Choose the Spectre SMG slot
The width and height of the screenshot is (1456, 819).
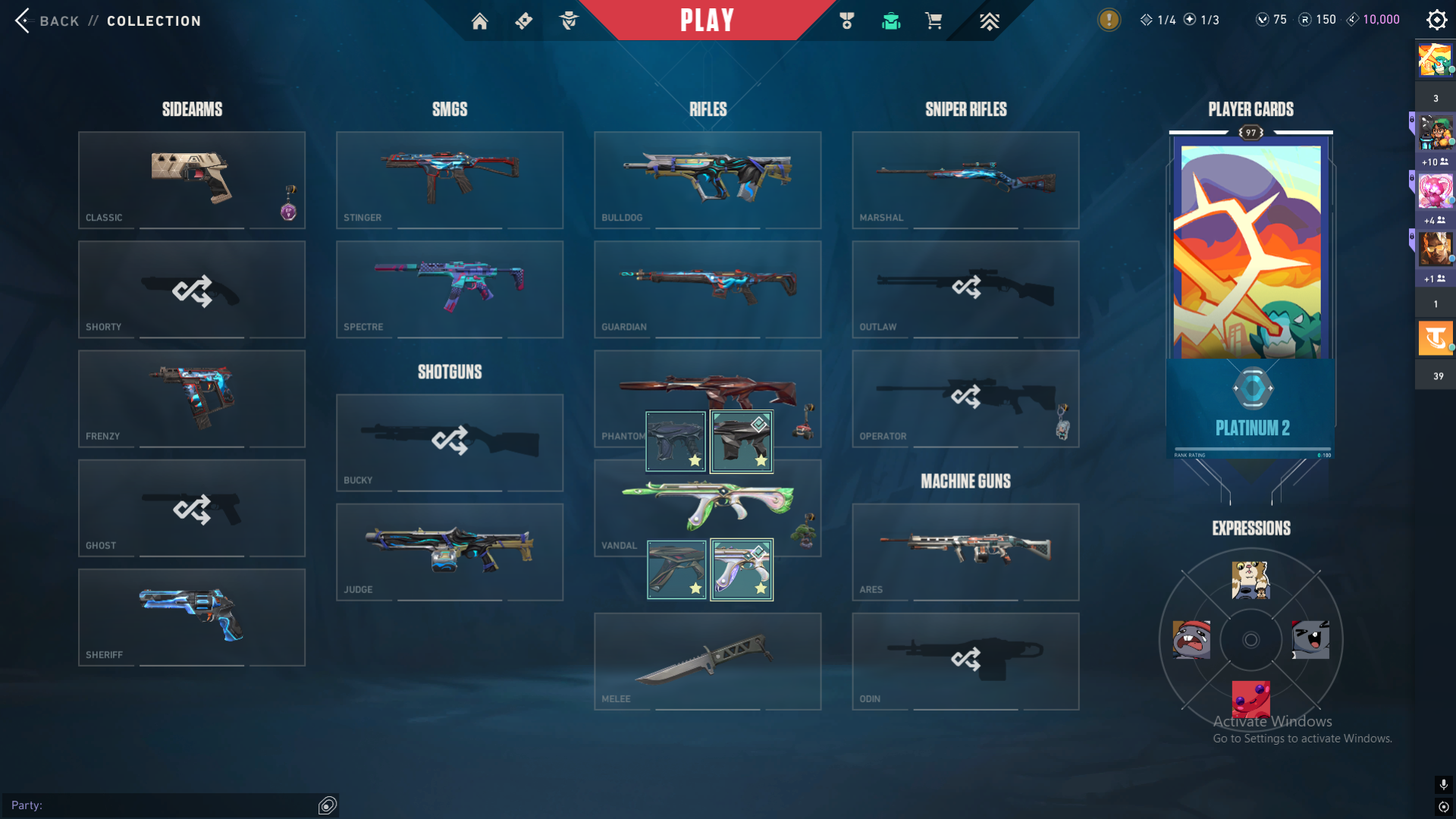[x=450, y=289]
